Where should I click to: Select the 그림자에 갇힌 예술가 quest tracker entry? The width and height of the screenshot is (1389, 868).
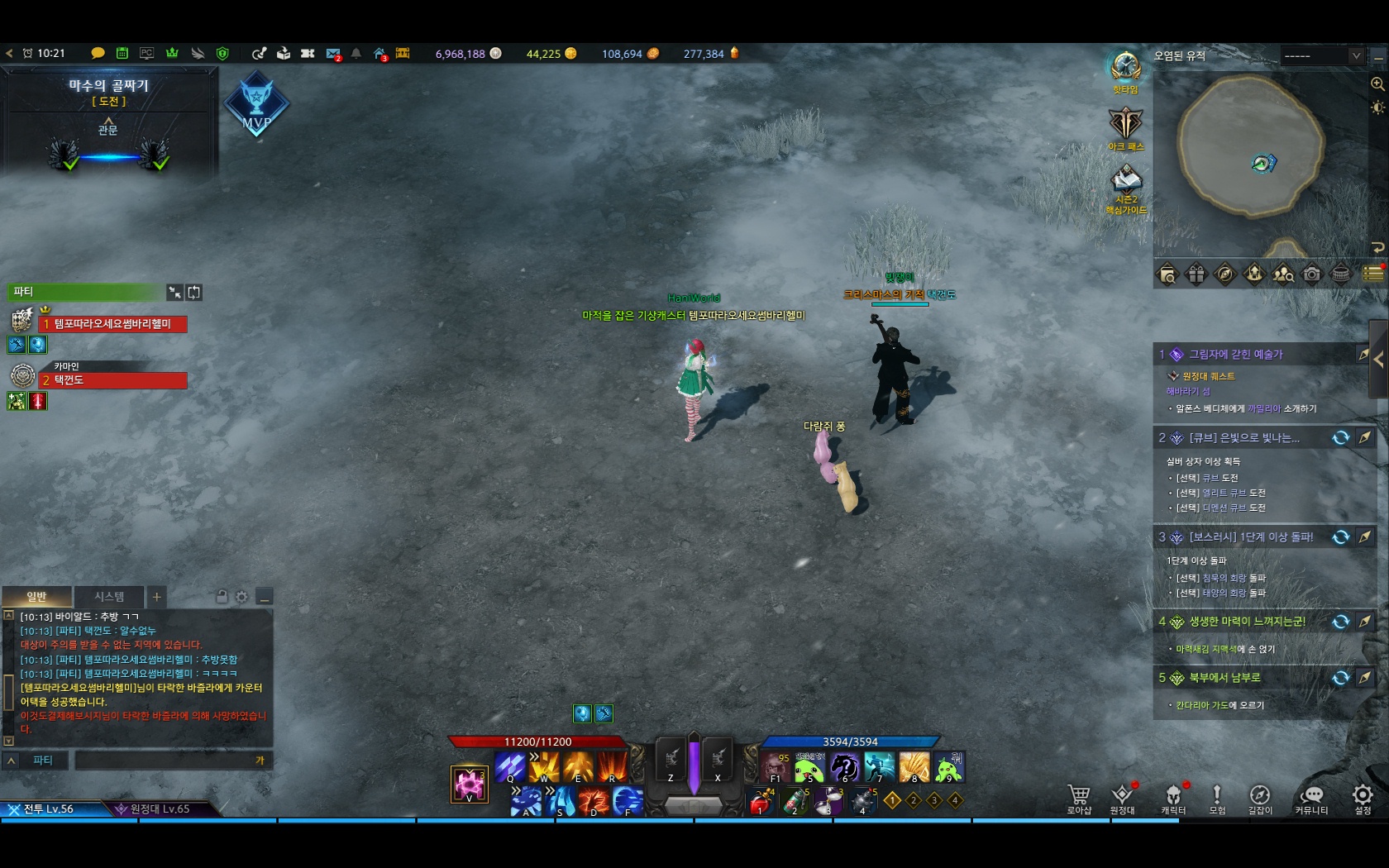(1235, 355)
